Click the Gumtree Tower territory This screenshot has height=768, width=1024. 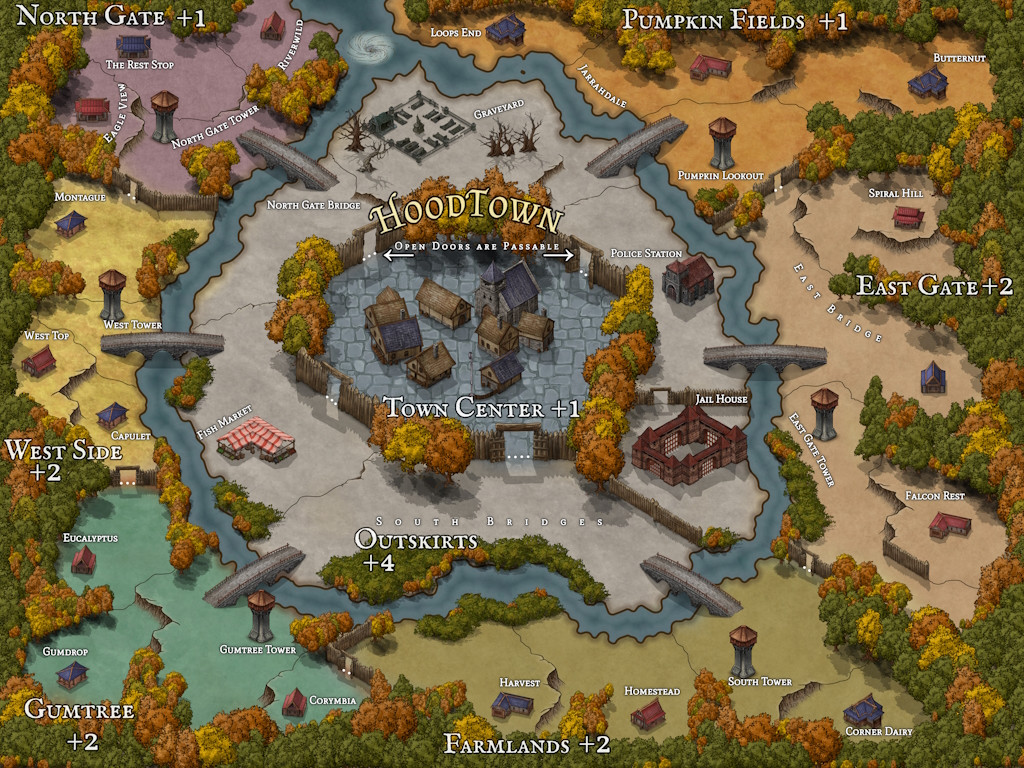click(x=261, y=614)
